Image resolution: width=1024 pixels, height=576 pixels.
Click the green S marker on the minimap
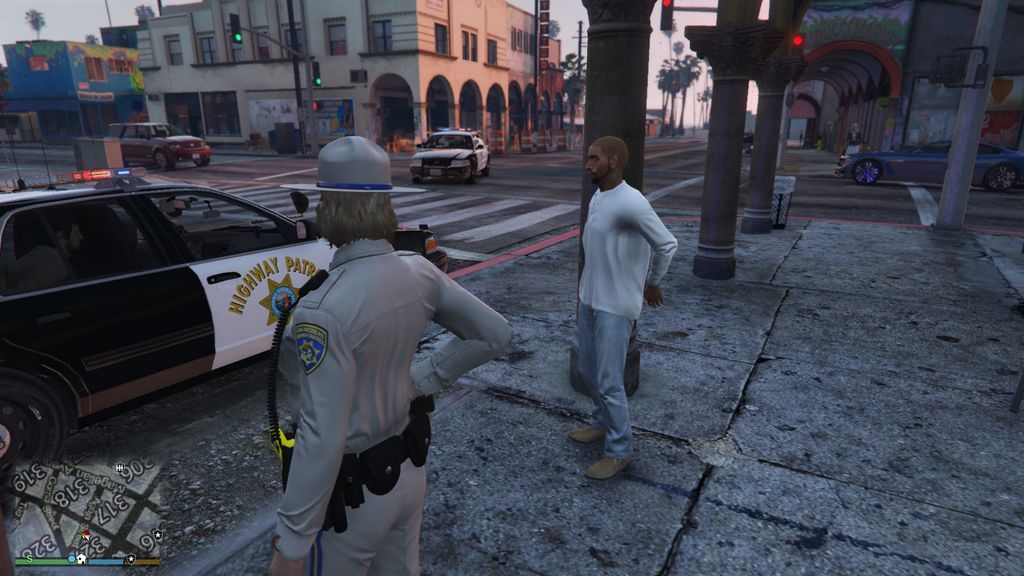click(32, 559)
